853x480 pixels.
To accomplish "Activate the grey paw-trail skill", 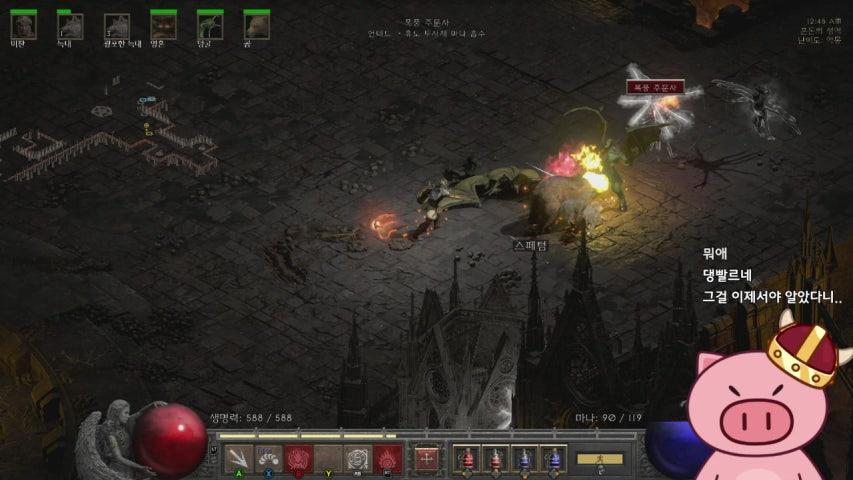I will (x=268, y=458).
